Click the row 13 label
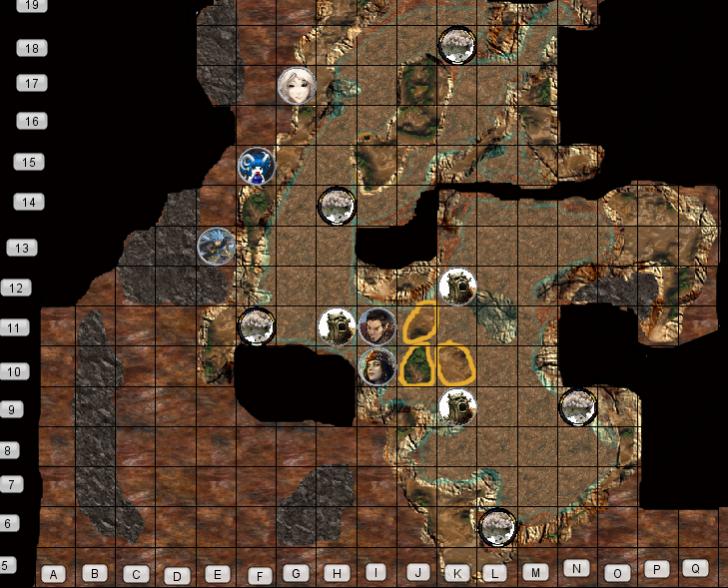The height and width of the screenshot is (588, 728). tap(21, 248)
